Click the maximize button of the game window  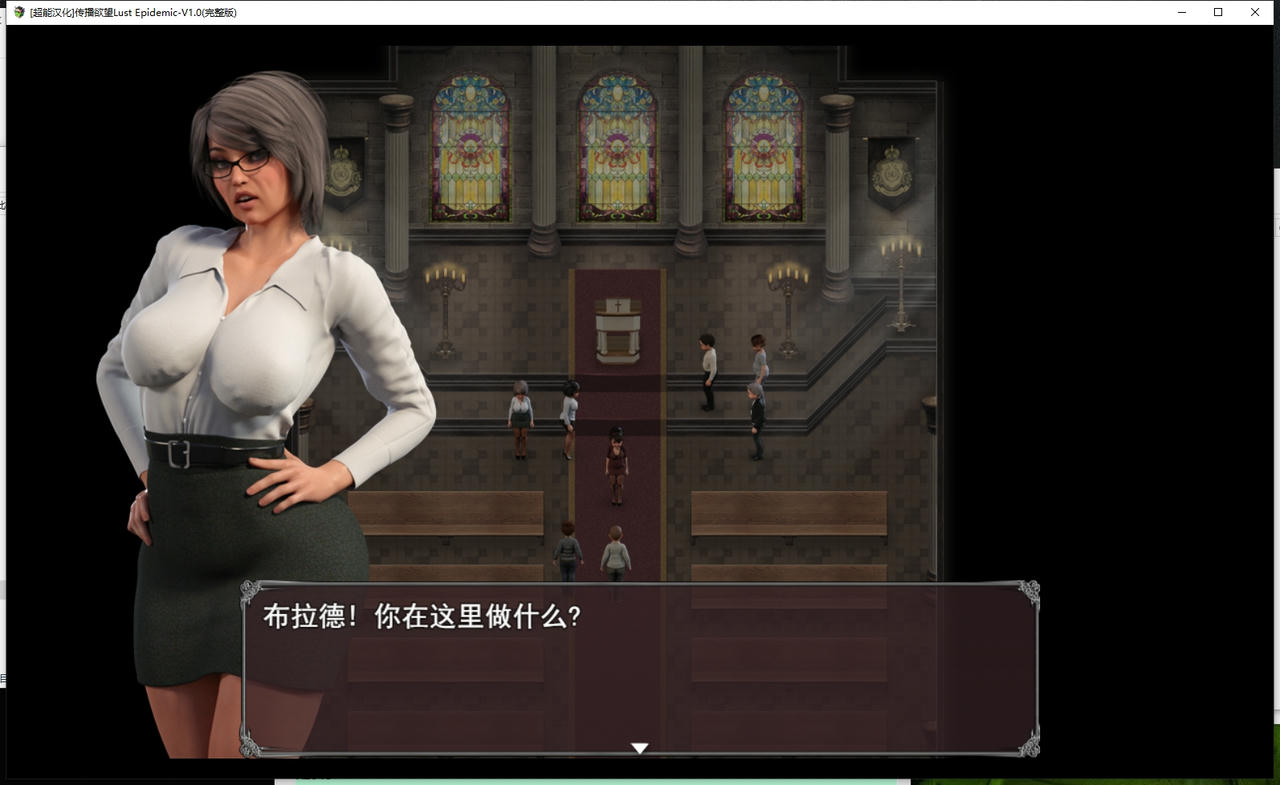(1218, 12)
